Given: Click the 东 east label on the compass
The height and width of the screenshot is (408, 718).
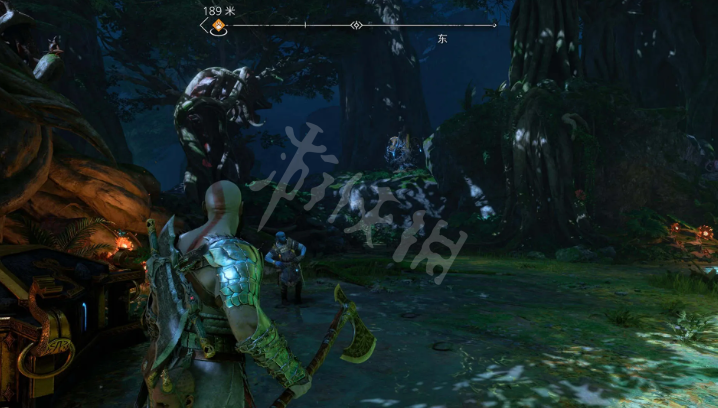Looking at the screenshot, I should [442, 38].
